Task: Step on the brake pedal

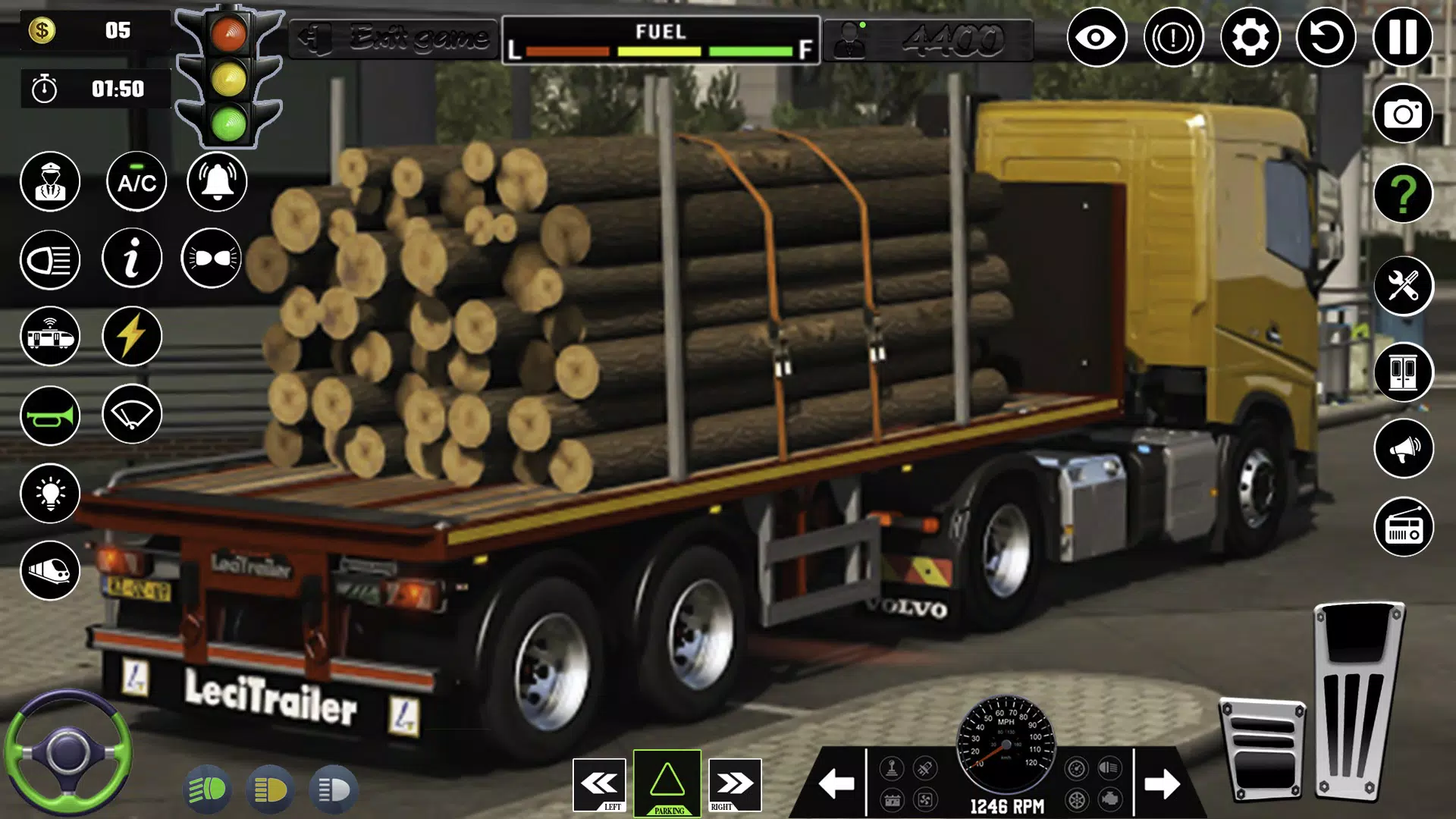Action: tap(1263, 751)
